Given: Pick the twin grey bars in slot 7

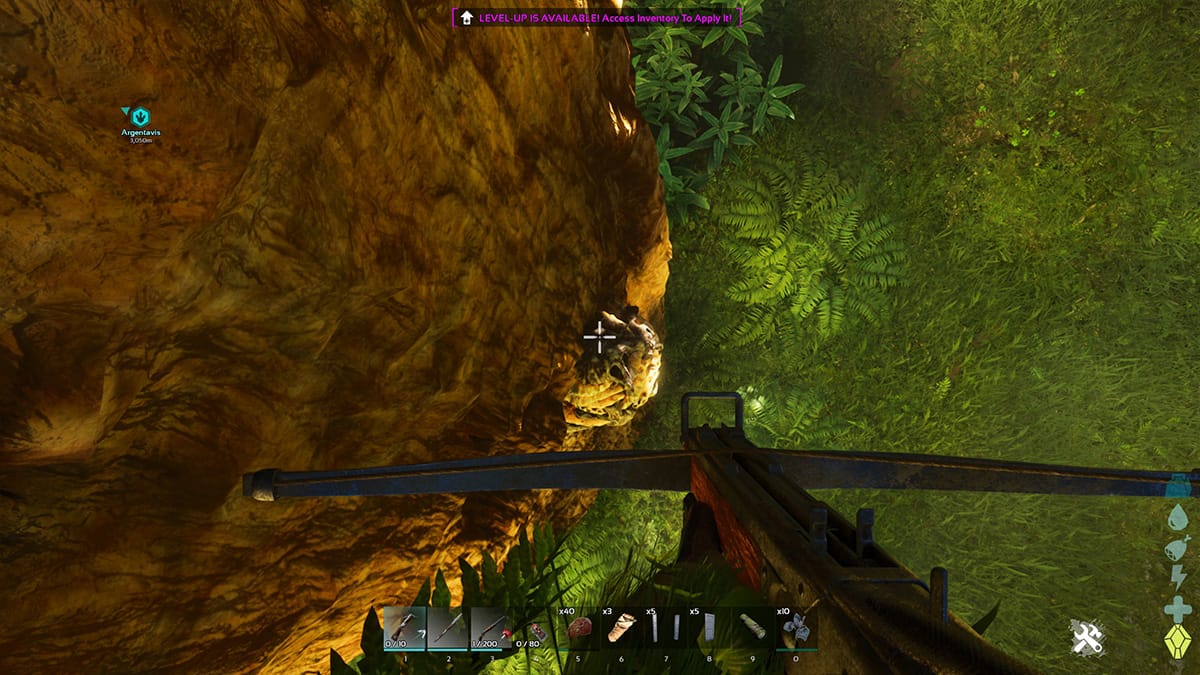Looking at the screenshot, I should point(665,628).
